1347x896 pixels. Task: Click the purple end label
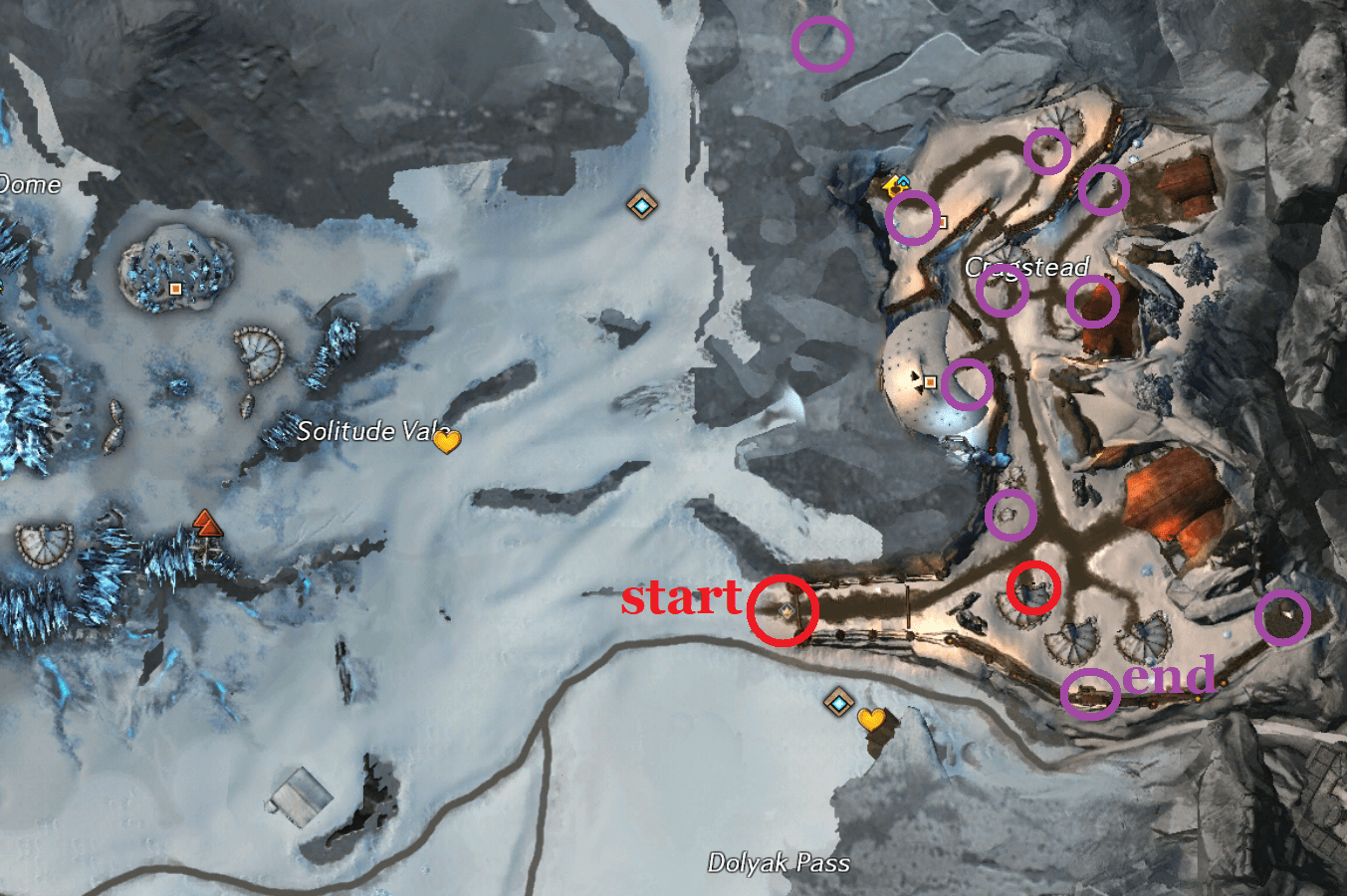point(1171,677)
